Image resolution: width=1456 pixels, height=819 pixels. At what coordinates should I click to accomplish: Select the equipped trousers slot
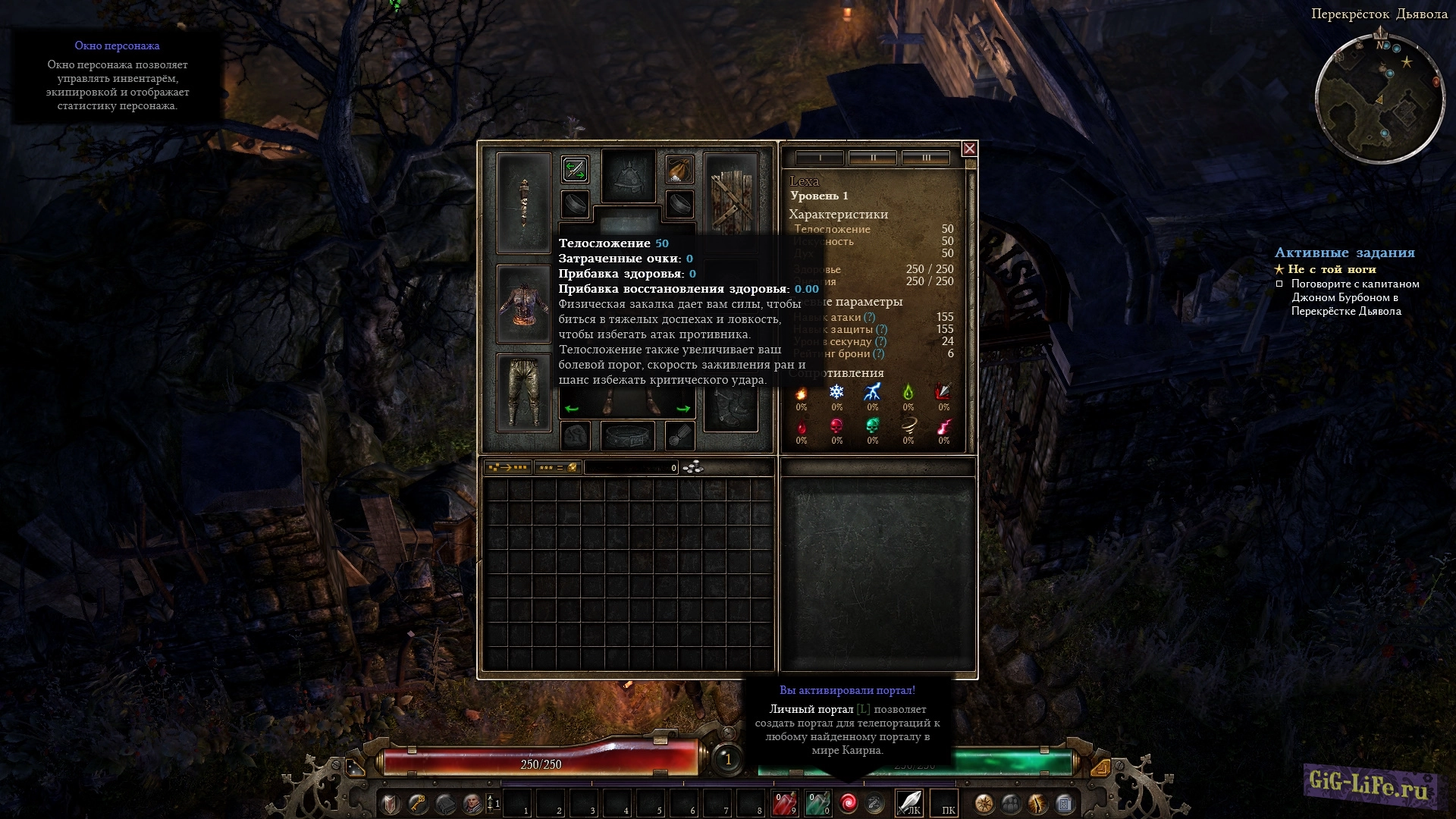click(x=523, y=392)
